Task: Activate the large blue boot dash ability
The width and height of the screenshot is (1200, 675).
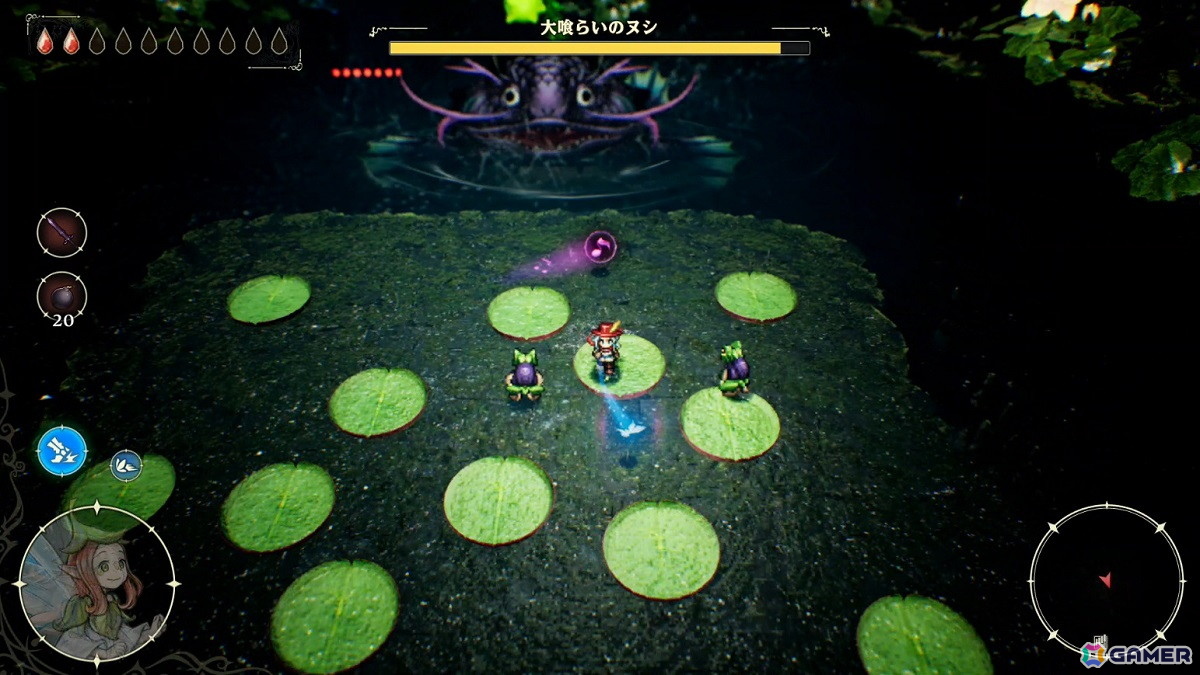Action: [x=62, y=451]
